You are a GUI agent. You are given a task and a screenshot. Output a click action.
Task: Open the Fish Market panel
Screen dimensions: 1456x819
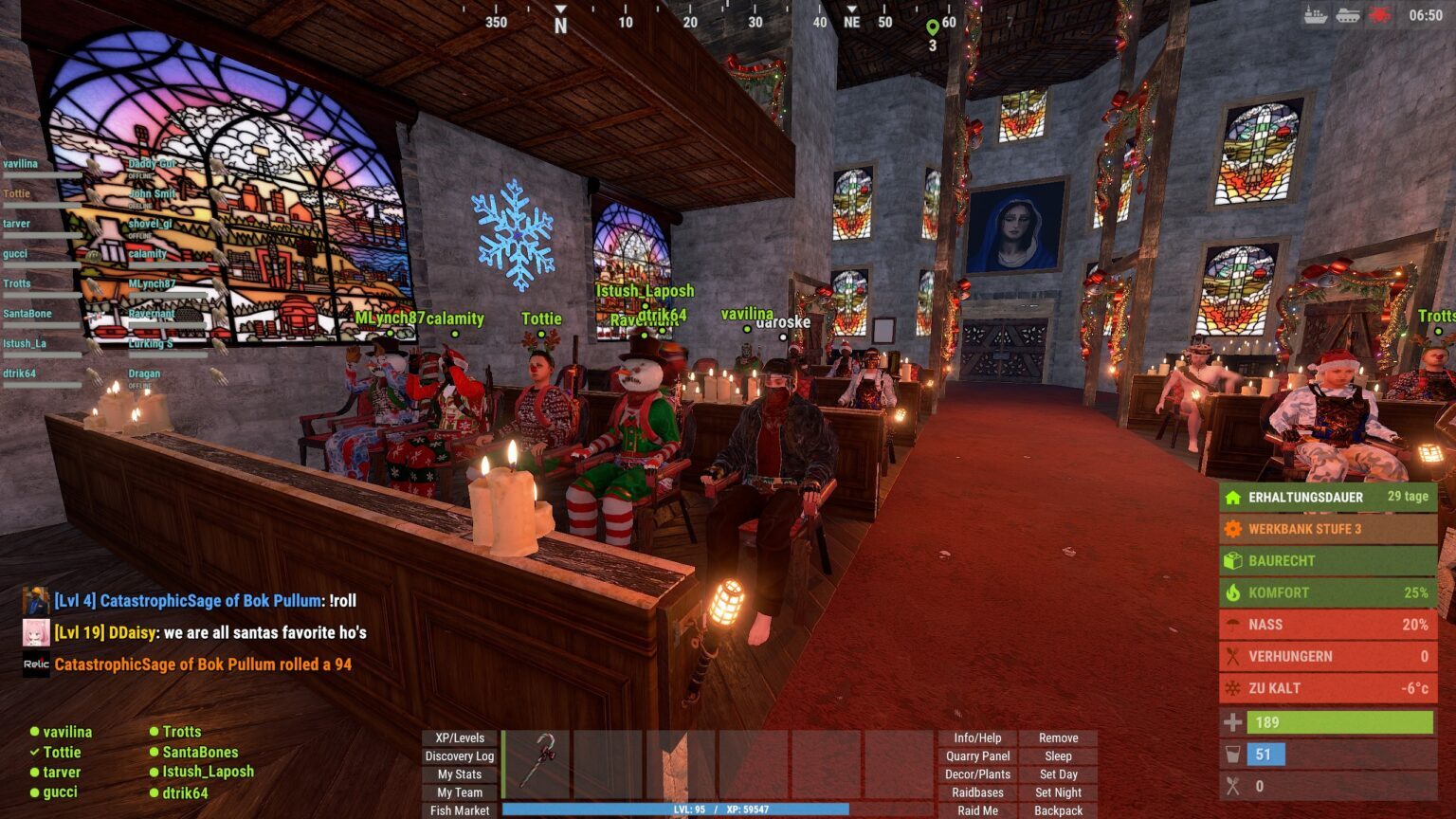coord(459,810)
